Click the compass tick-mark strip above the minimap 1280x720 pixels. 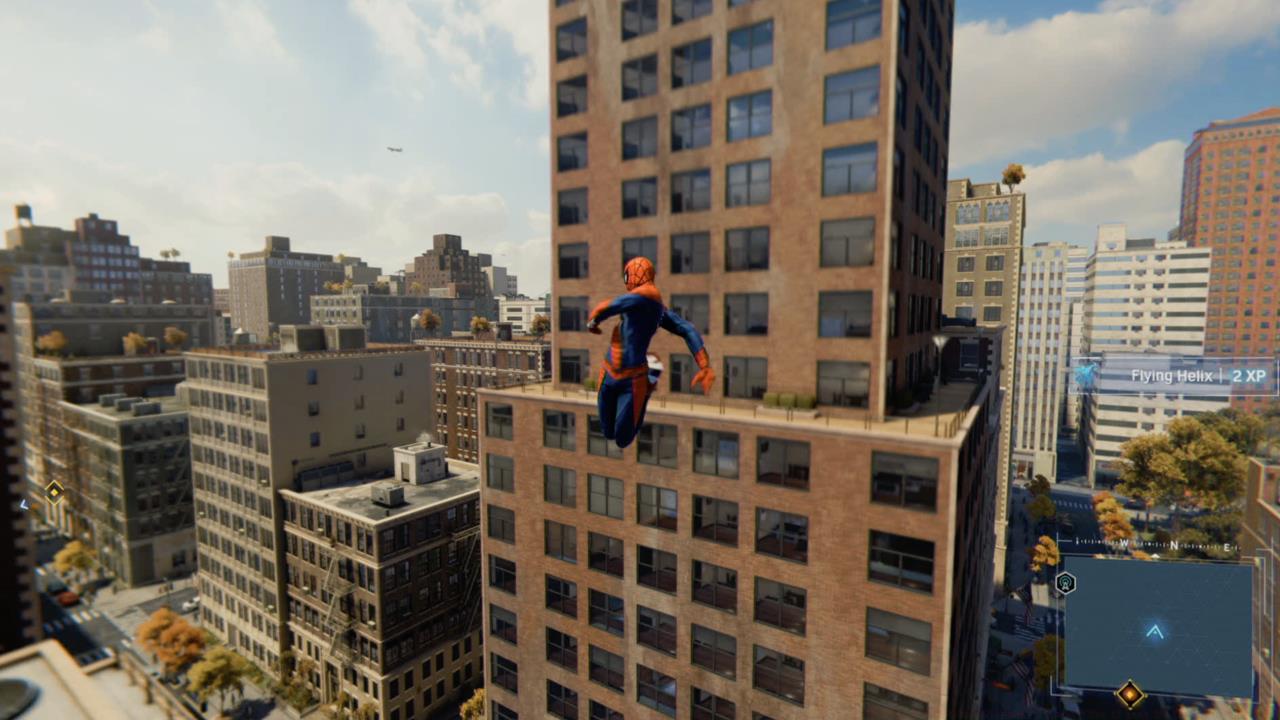(x=1150, y=544)
